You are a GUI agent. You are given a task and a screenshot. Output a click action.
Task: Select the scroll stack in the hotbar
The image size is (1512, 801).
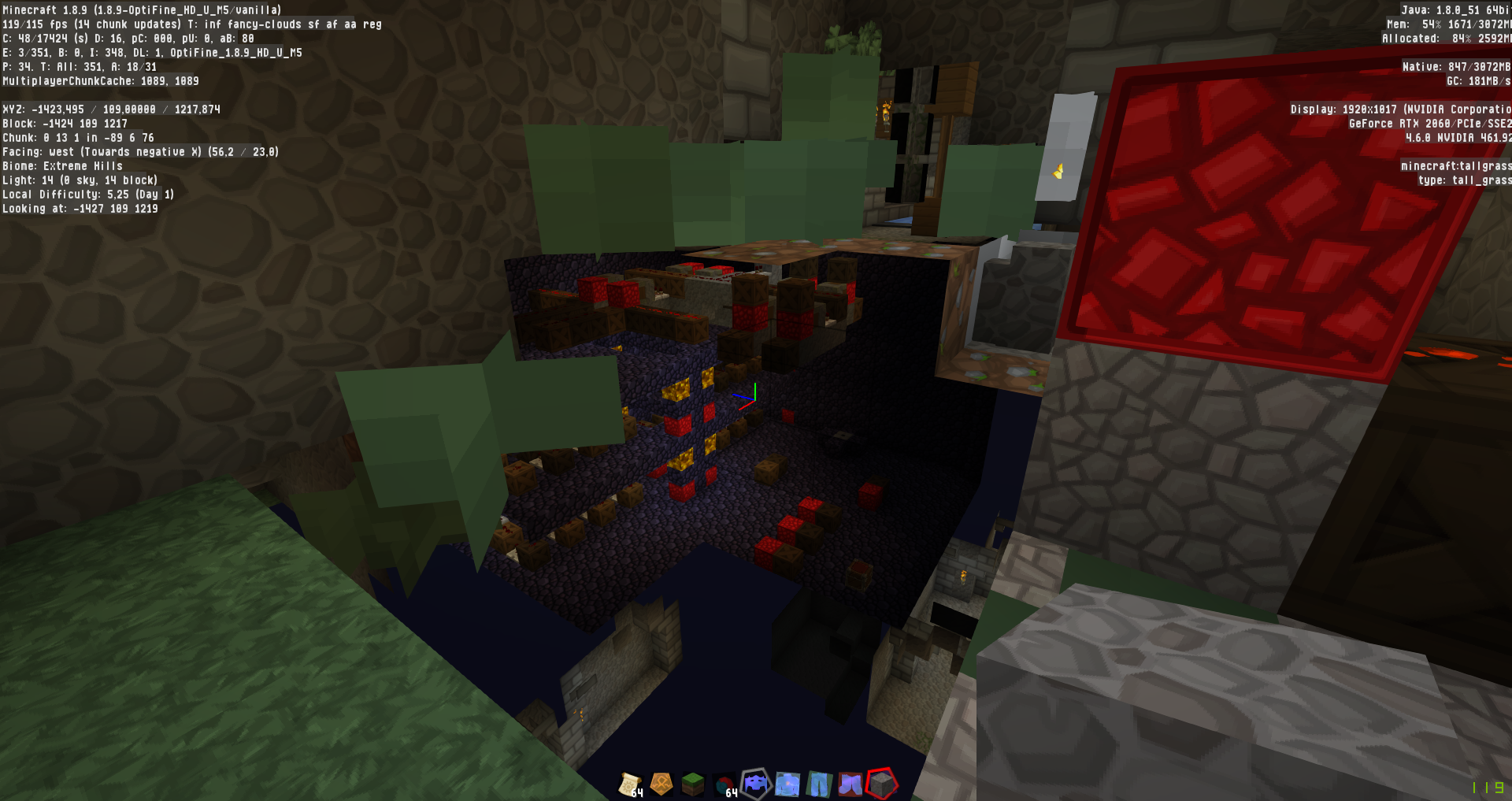coord(629,784)
